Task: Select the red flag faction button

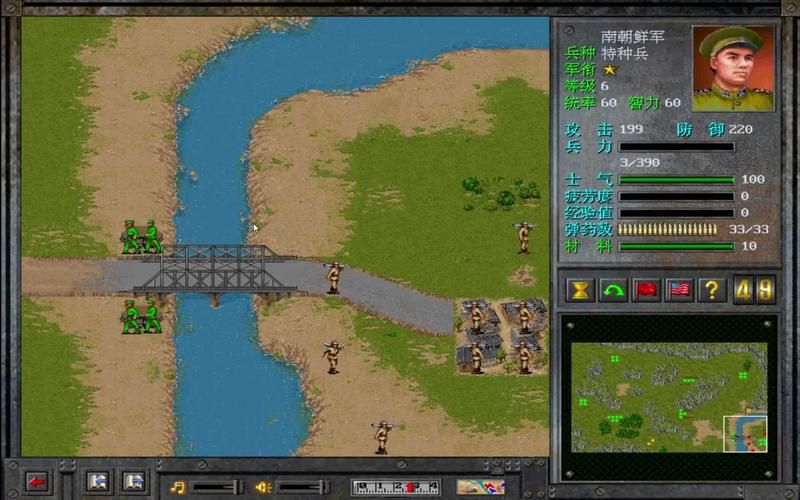Action: click(646, 290)
